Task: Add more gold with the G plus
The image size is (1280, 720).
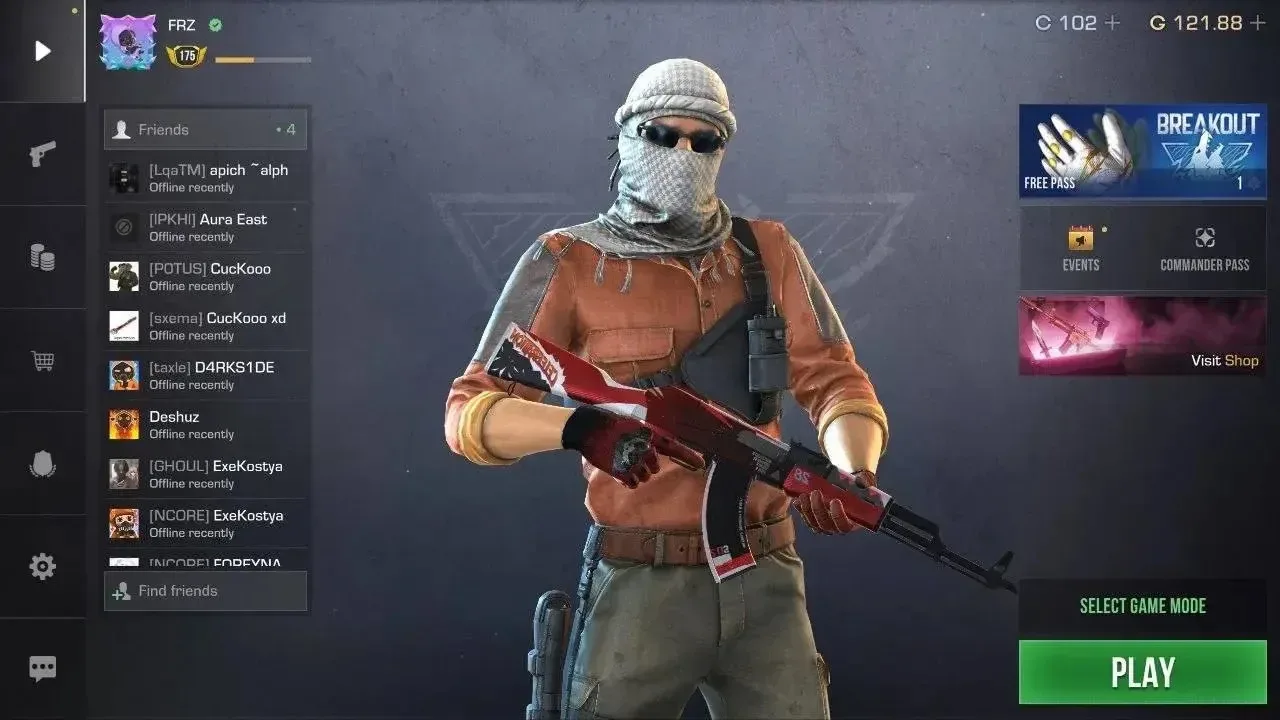Action: tap(1258, 23)
